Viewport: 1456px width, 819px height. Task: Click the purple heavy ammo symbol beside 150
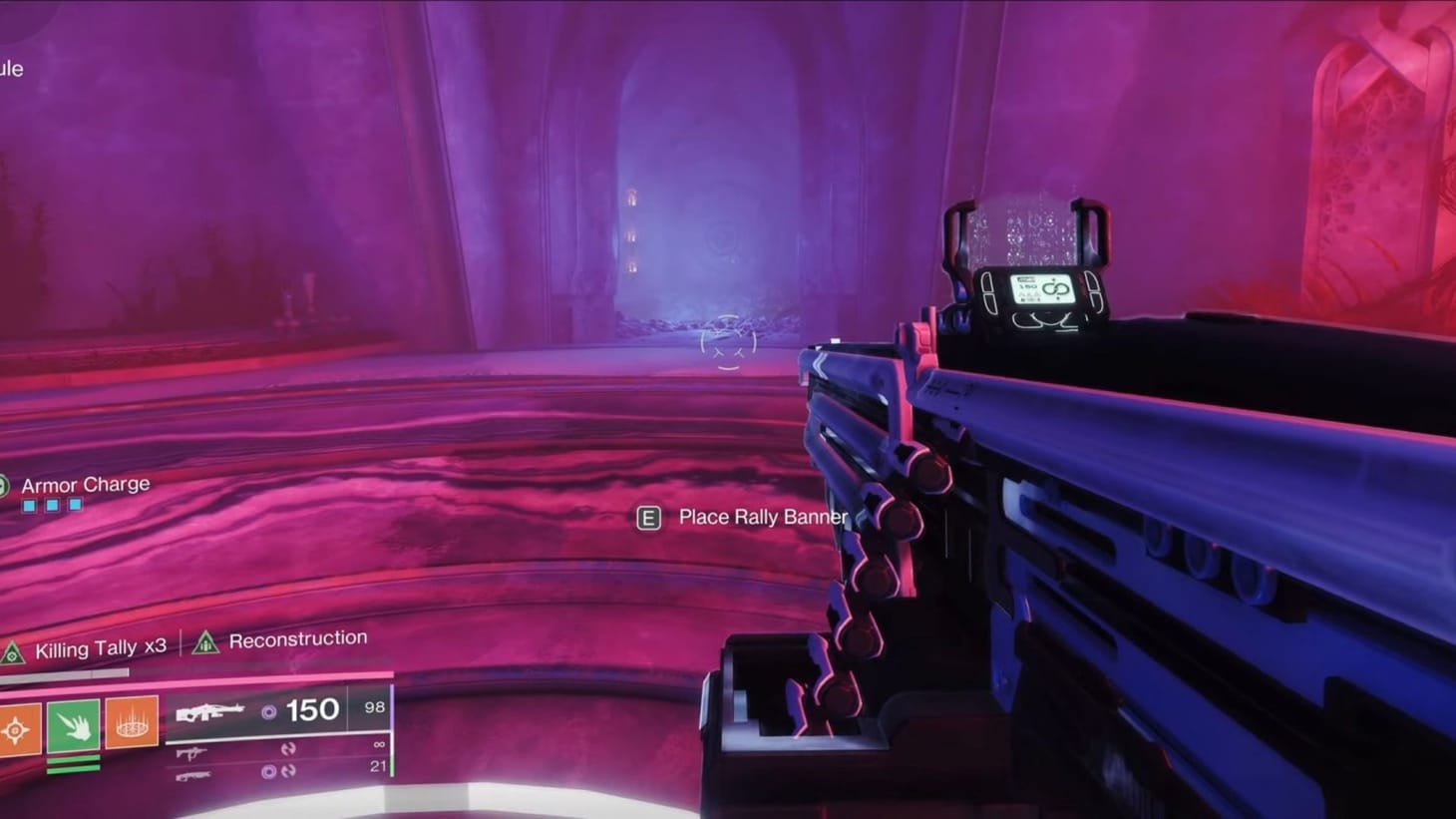tap(269, 710)
